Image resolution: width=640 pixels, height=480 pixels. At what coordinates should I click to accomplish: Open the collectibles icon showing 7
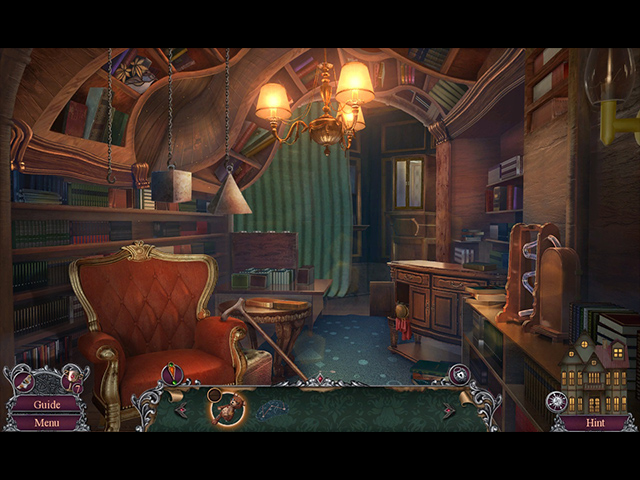click(72, 378)
